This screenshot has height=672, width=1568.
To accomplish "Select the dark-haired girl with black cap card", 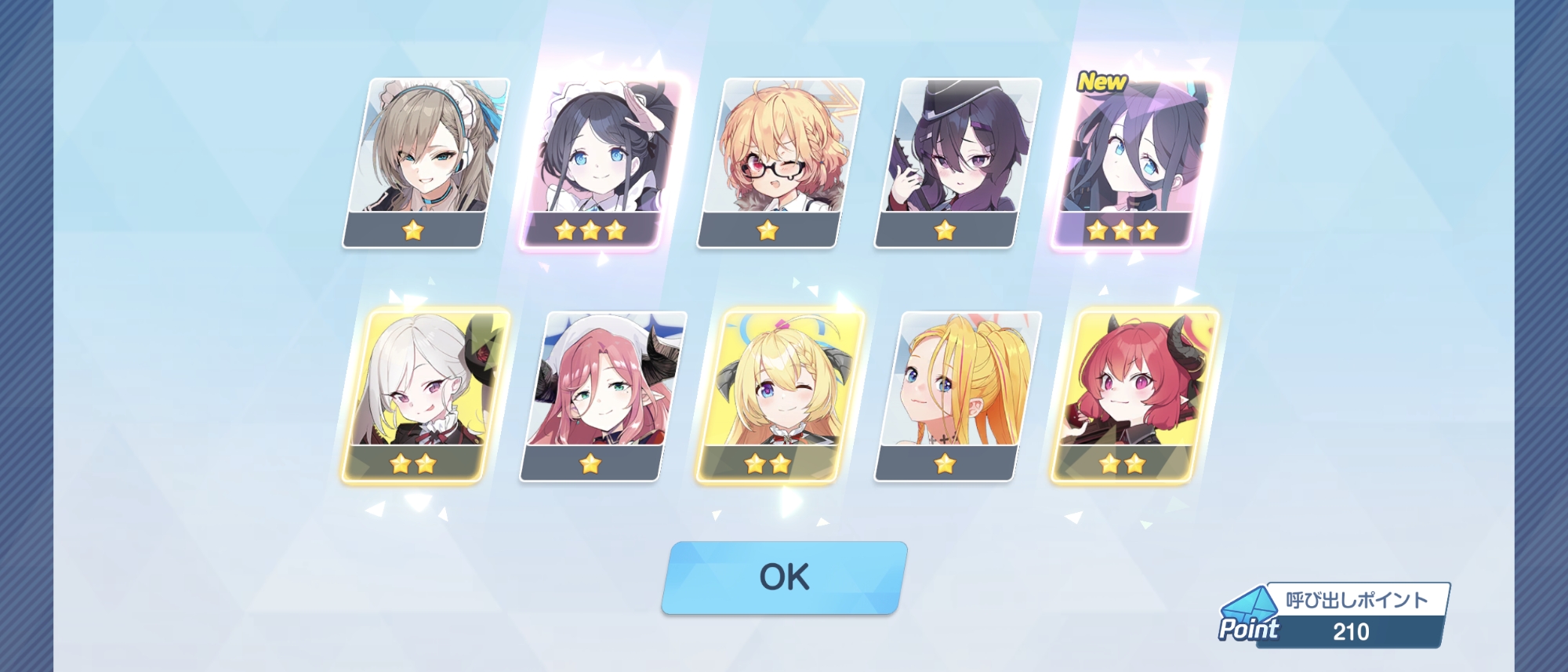I will point(957,162).
